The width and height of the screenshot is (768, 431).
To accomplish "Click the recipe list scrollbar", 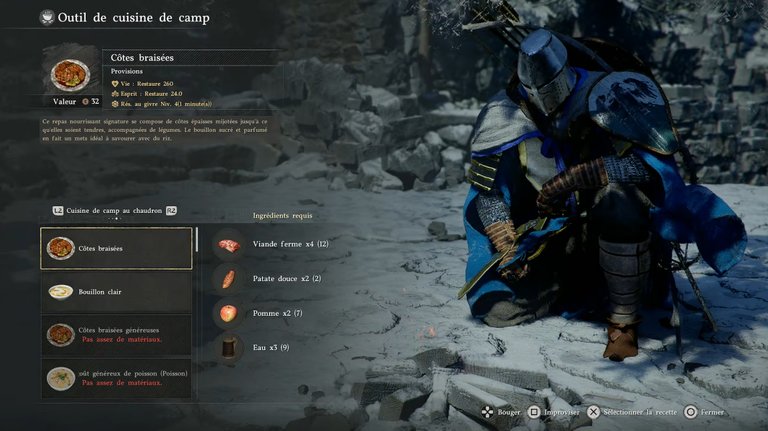I will coord(197,240).
